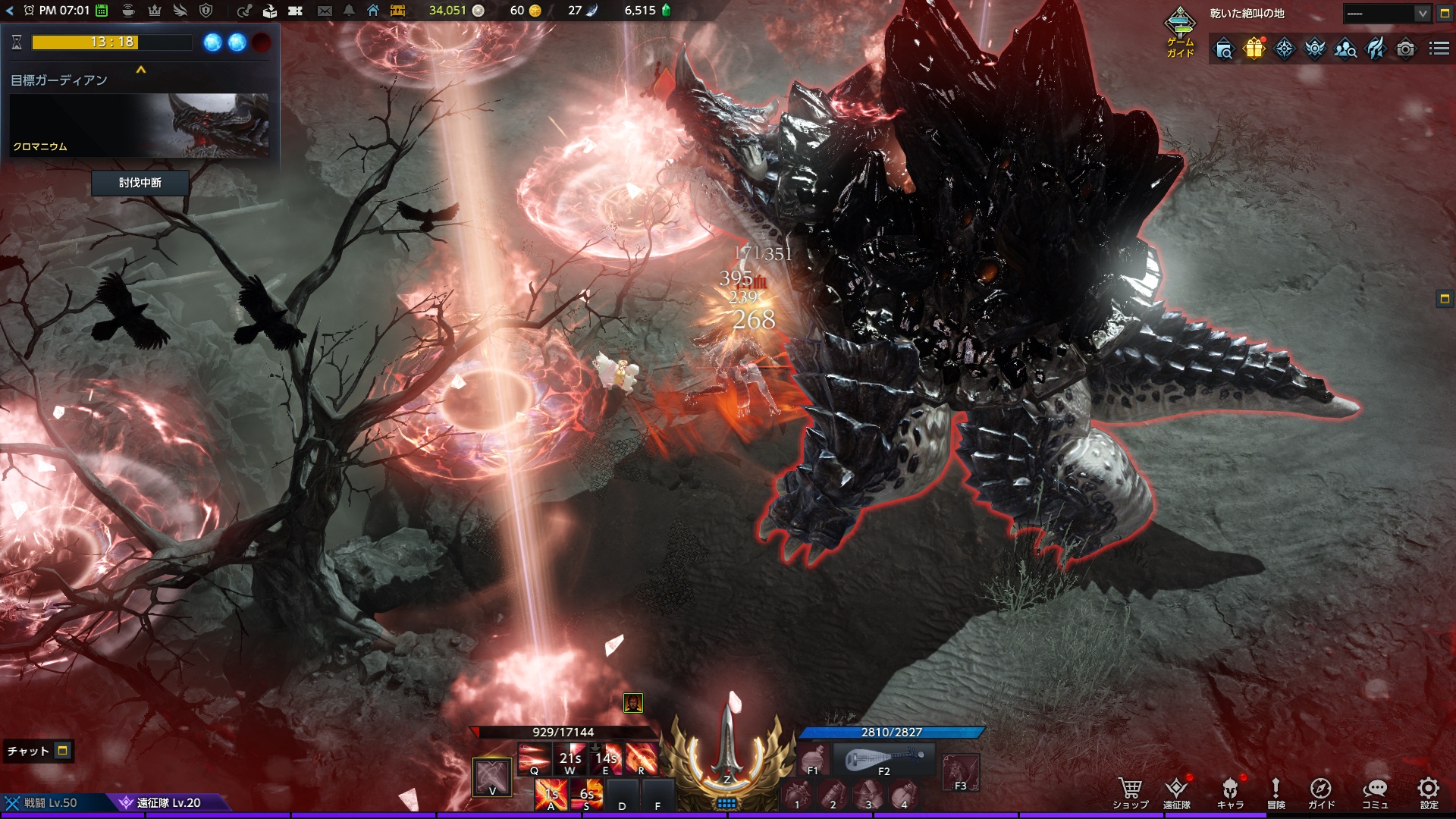Collapse the target guardian panel arrow

tap(140, 70)
